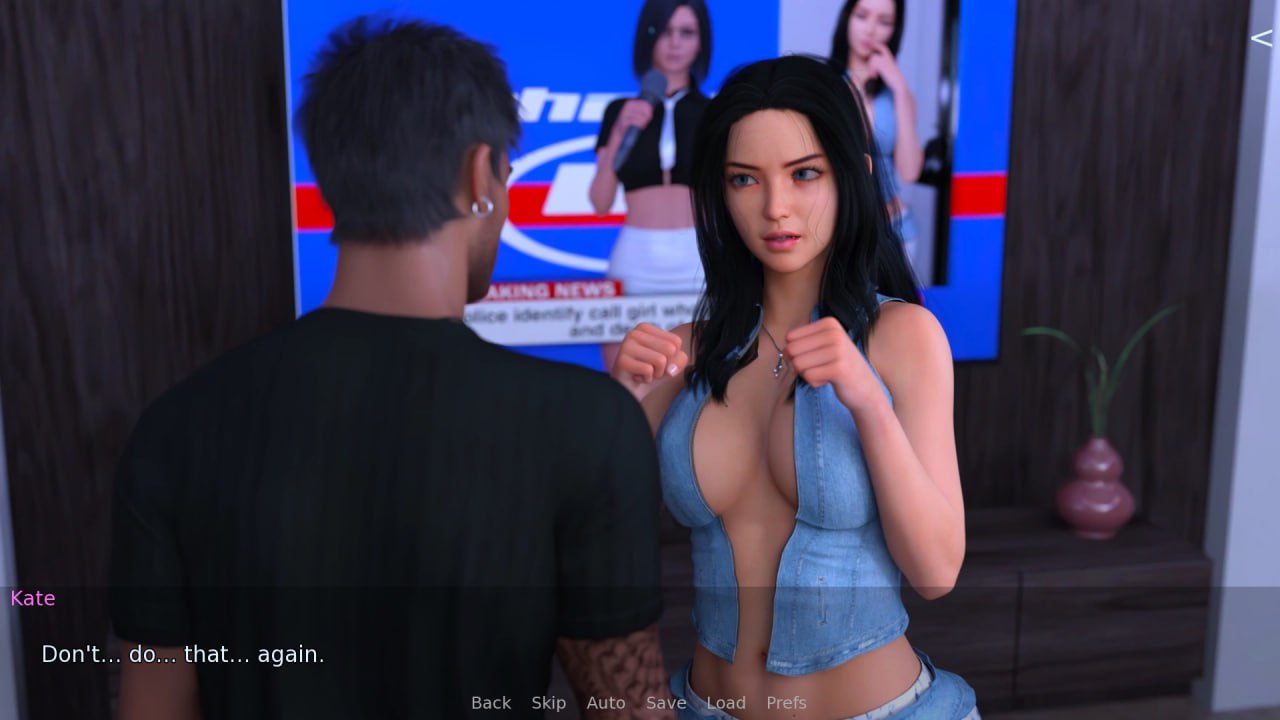Image resolution: width=1280 pixels, height=720 pixels.
Task: Click the arrow icon in the top-right corner
Action: 1261,38
